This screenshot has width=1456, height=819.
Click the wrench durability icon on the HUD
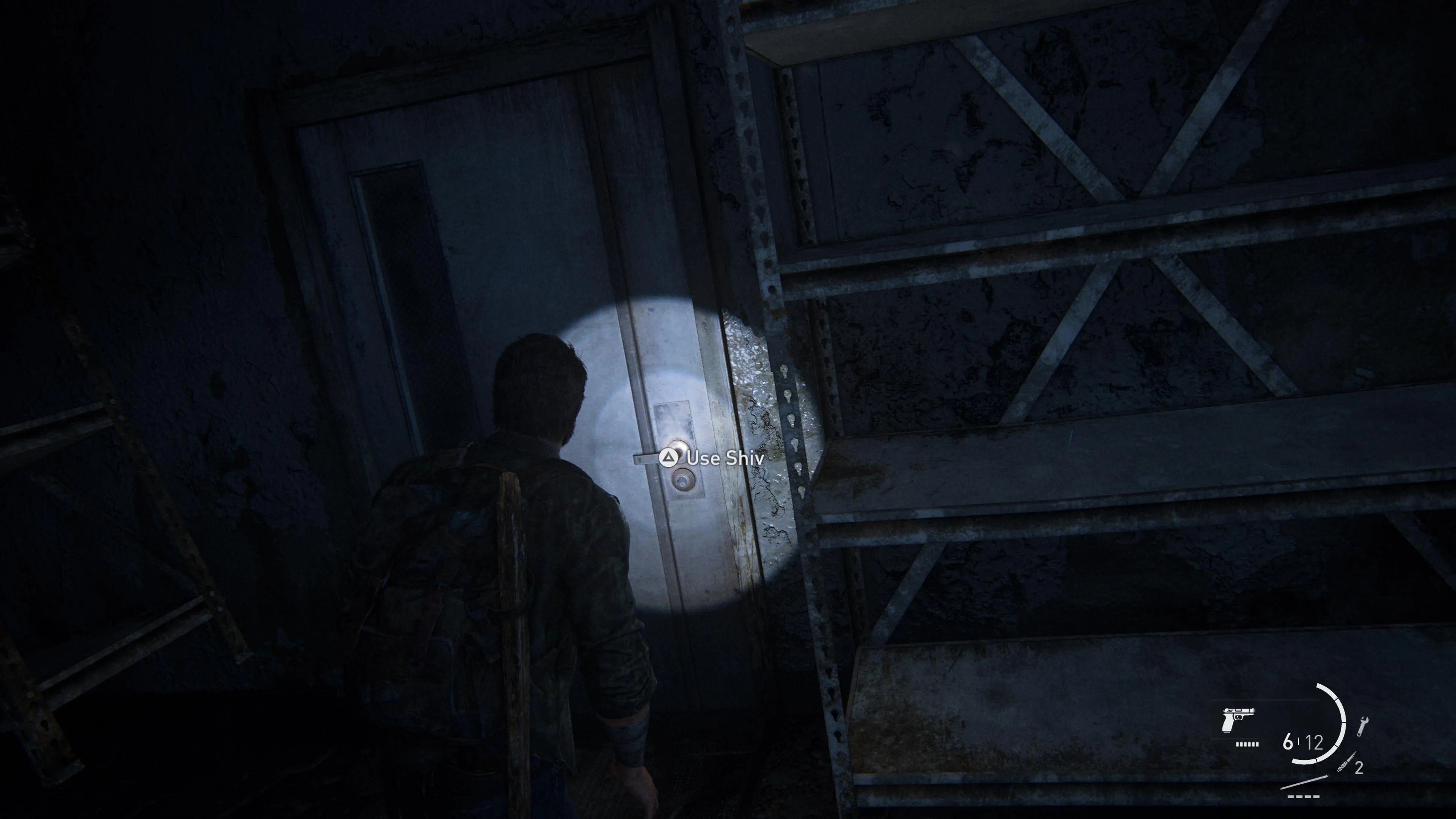coord(1363,726)
